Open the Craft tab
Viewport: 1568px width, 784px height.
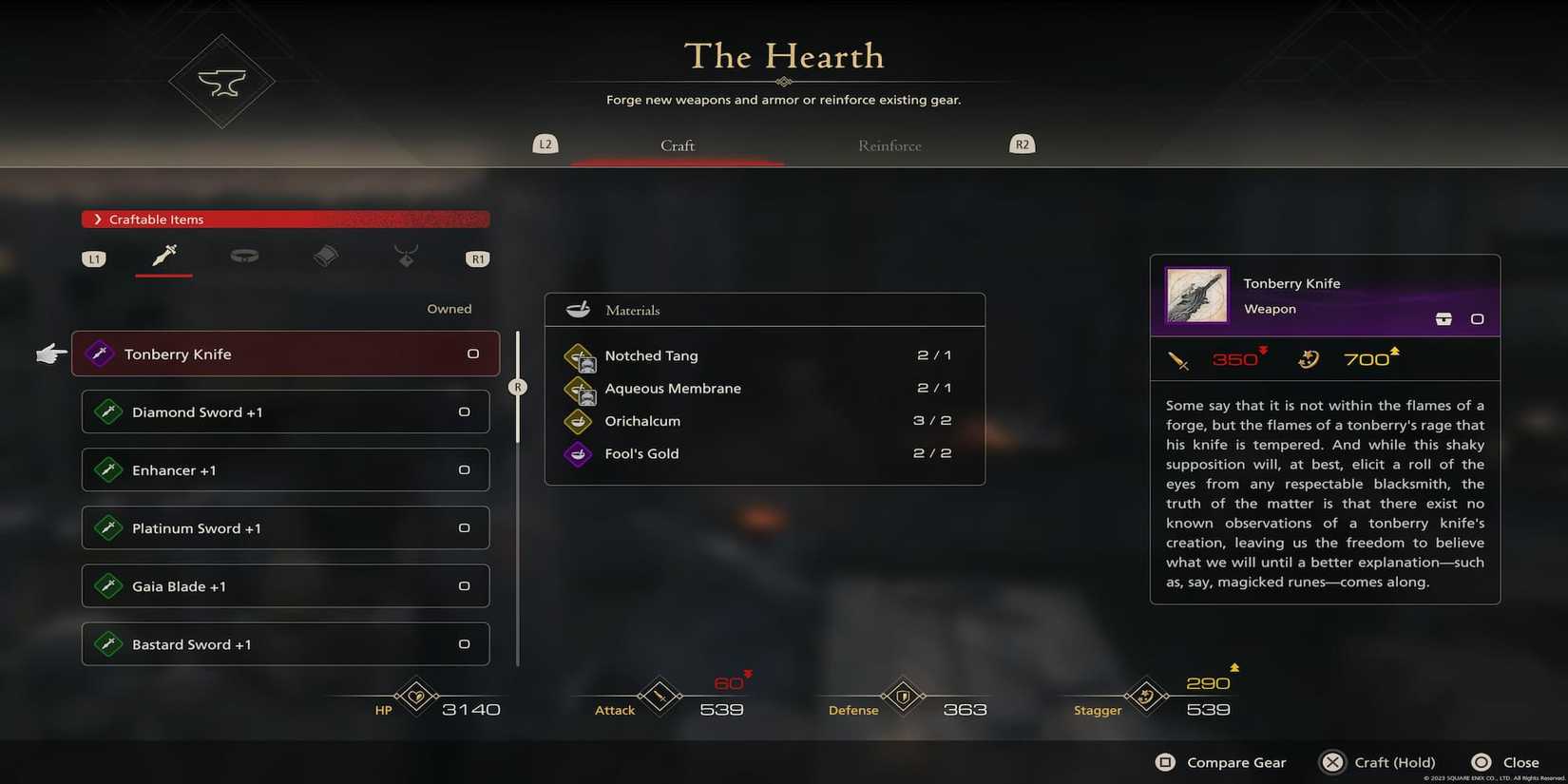(x=677, y=145)
